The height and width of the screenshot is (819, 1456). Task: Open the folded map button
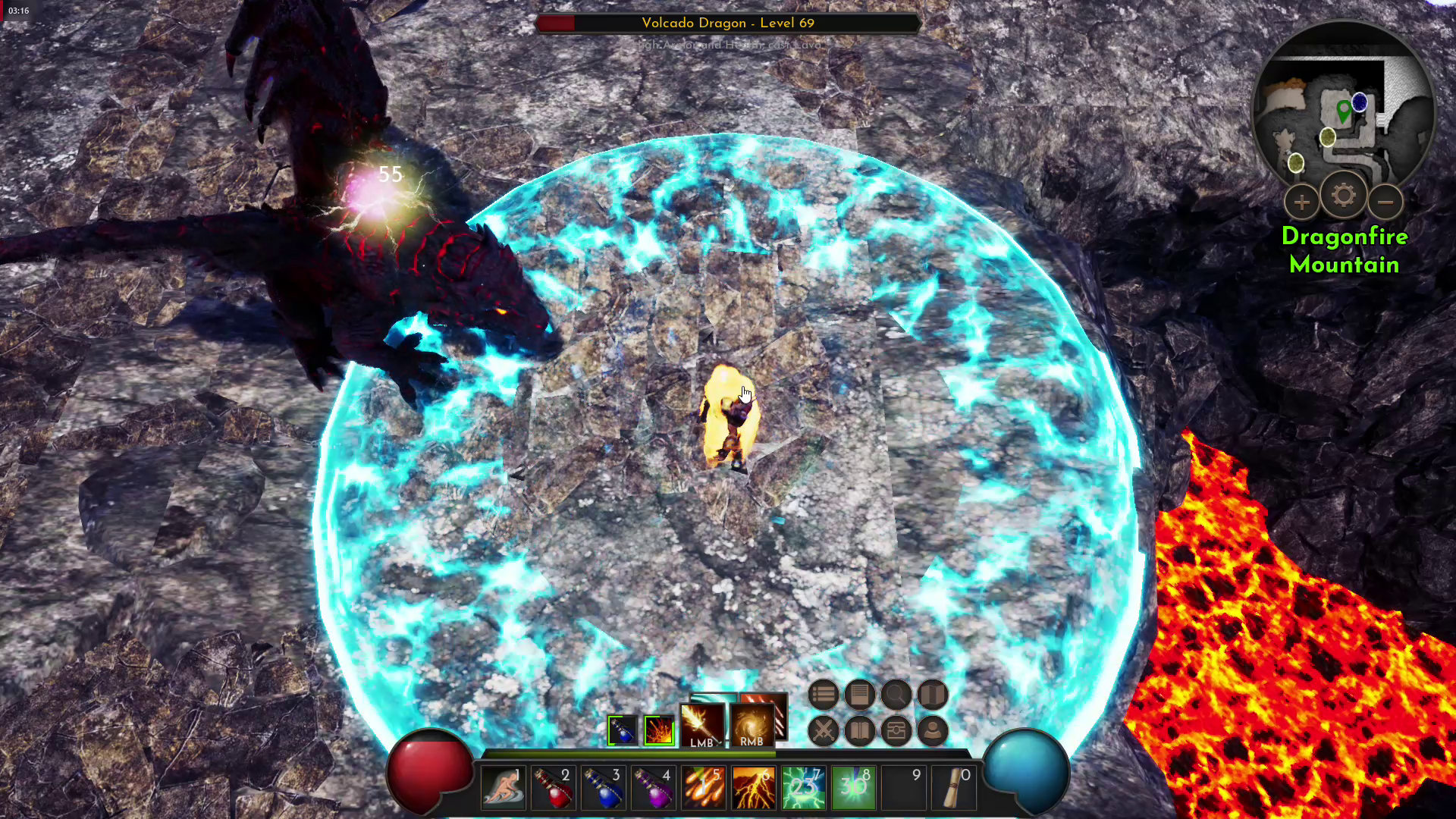932,695
